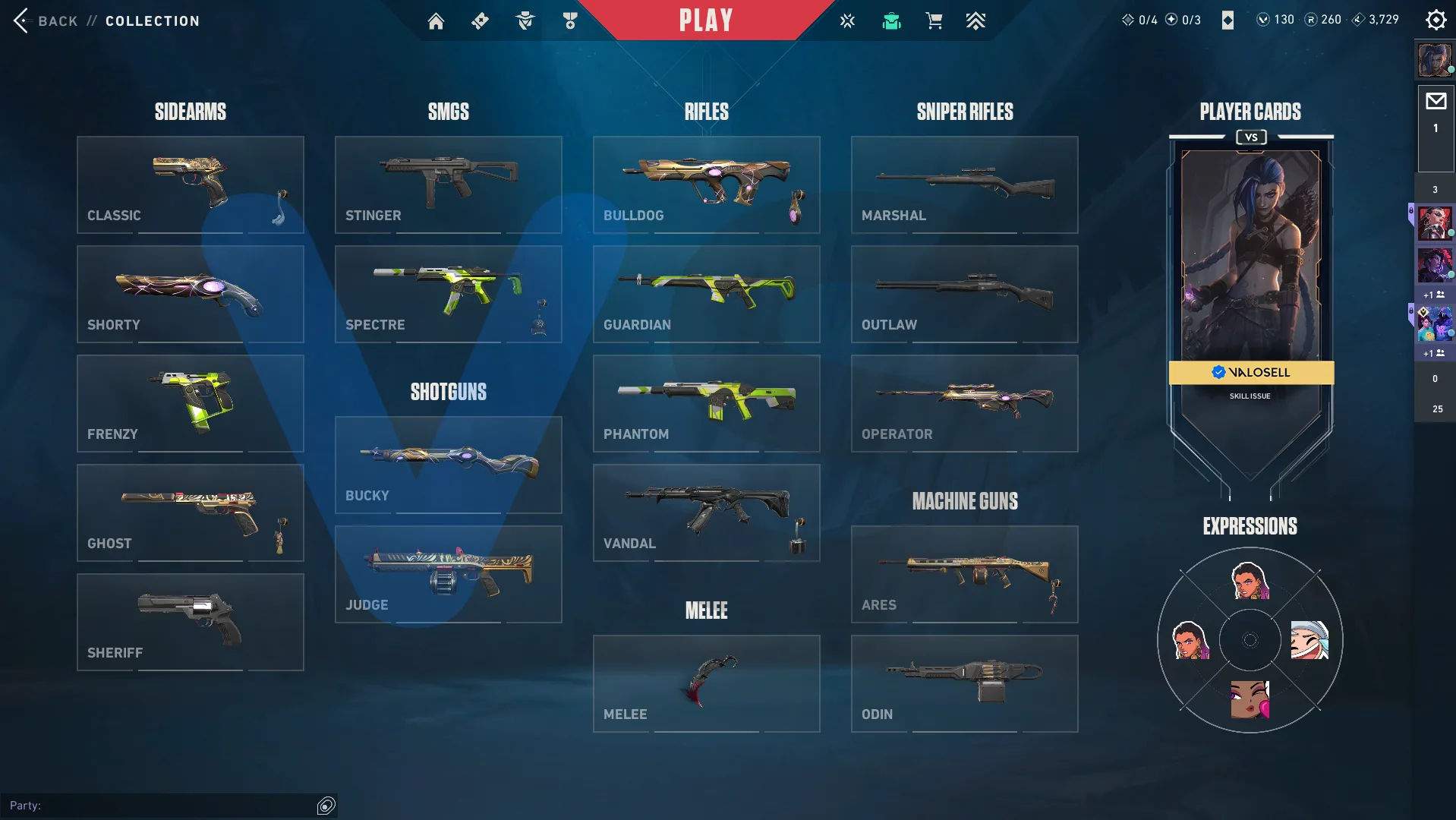
Task: Open the mail inbox envelope
Action: [x=1436, y=102]
